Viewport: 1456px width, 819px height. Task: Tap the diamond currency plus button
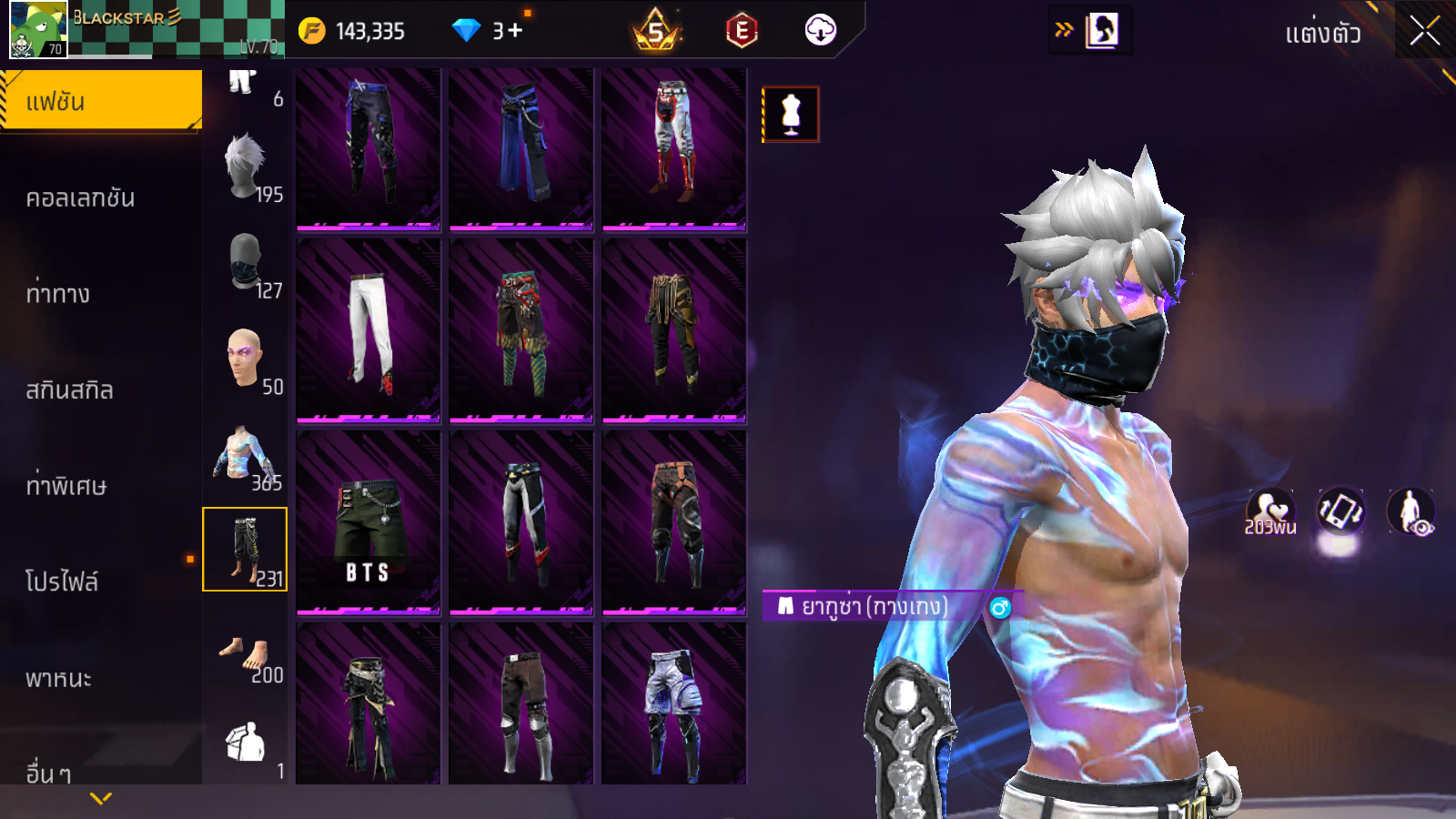[x=515, y=31]
